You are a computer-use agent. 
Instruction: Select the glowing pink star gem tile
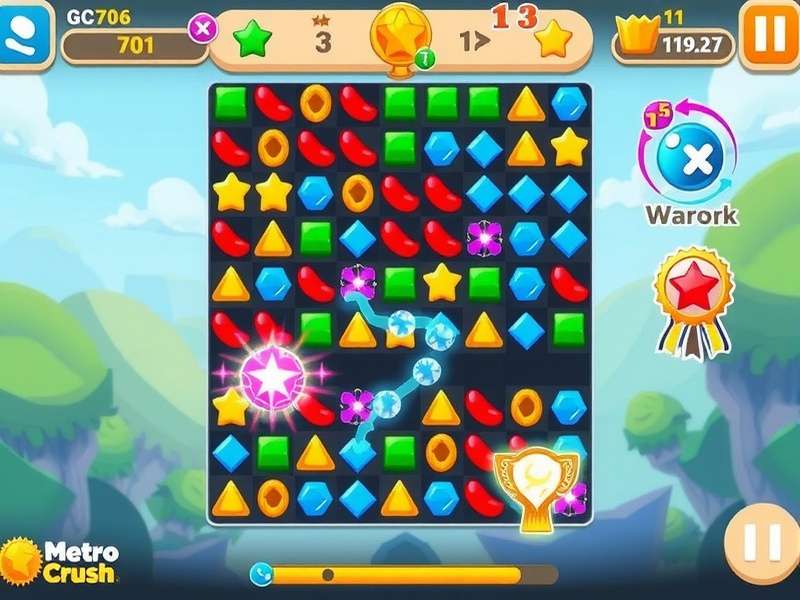[x=271, y=376]
